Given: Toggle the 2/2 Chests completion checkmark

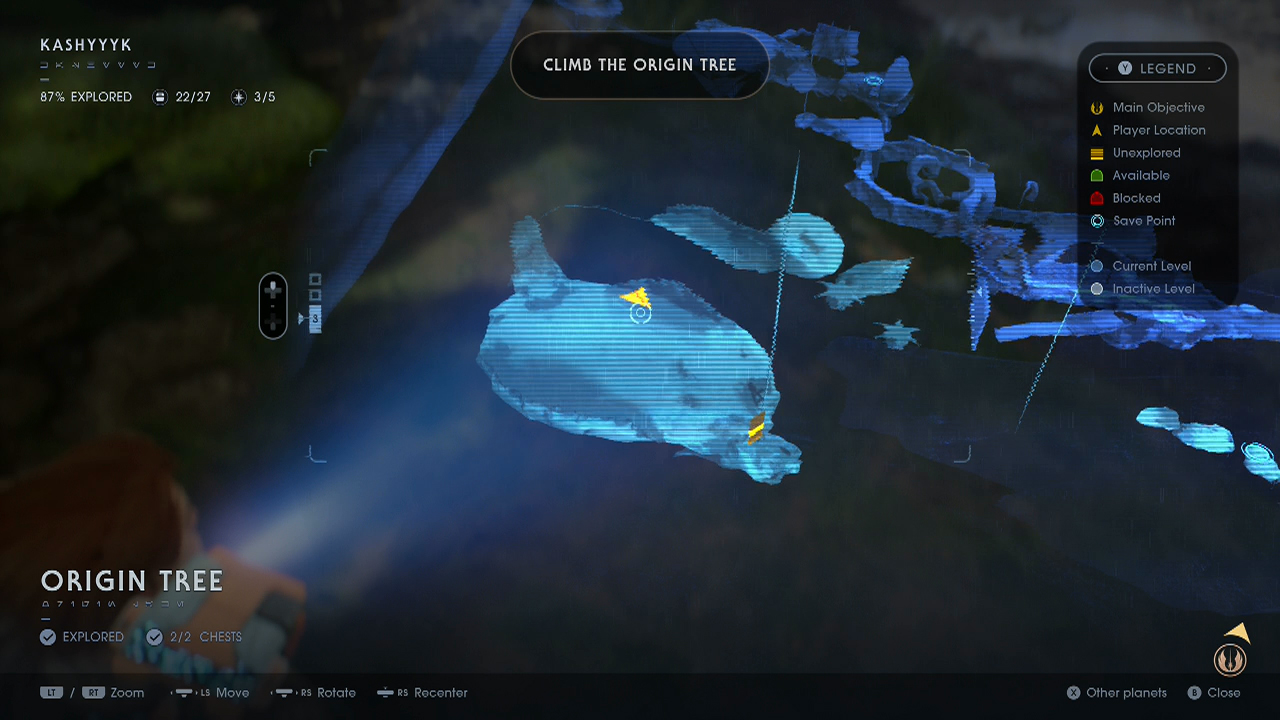Looking at the screenshot, I should [155, 637].
